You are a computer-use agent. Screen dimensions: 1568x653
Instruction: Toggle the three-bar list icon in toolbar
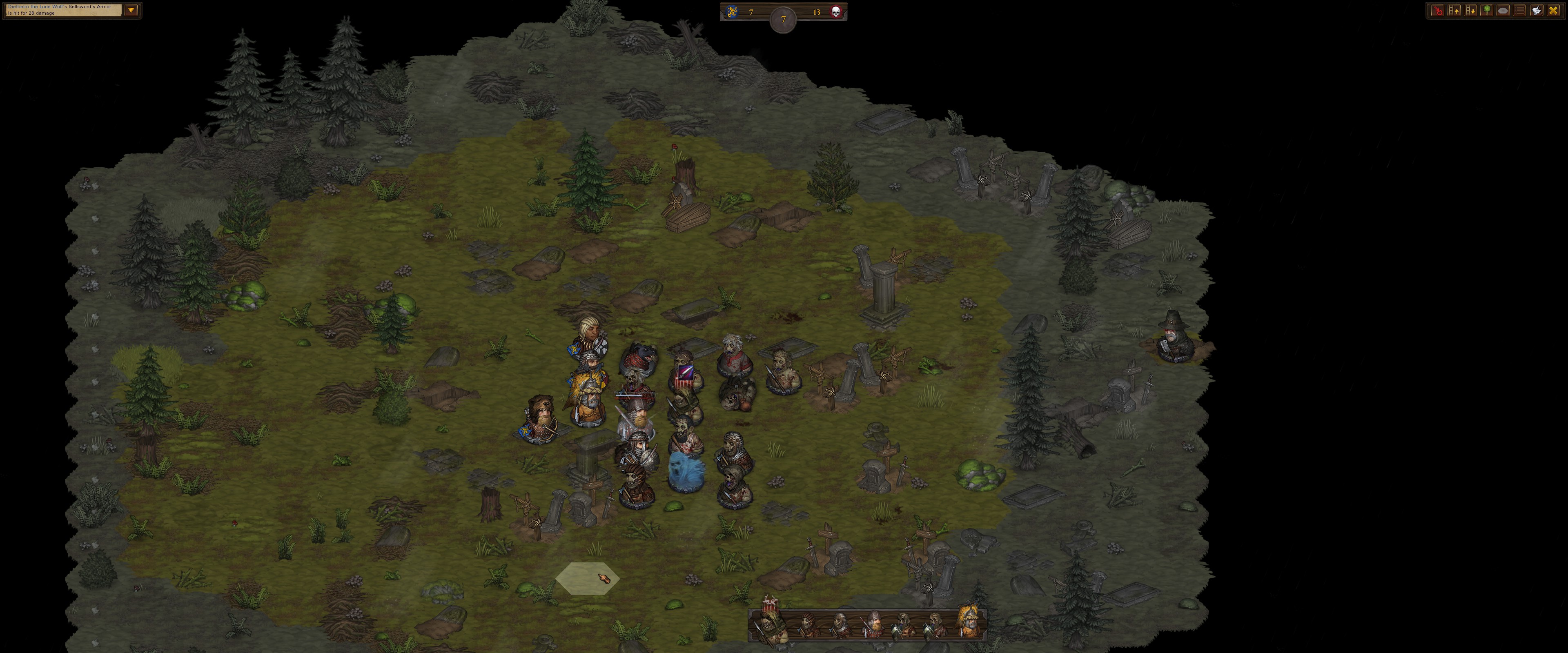1519,11
